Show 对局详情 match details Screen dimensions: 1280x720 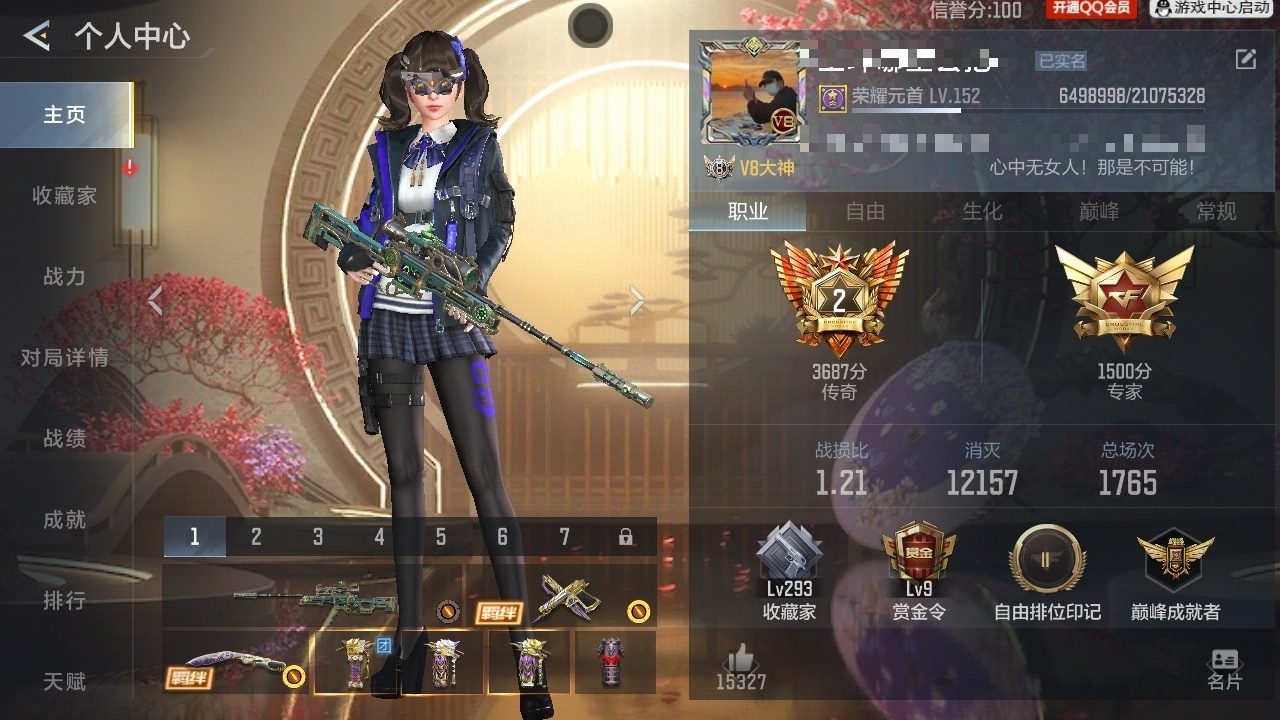[65, 358]
